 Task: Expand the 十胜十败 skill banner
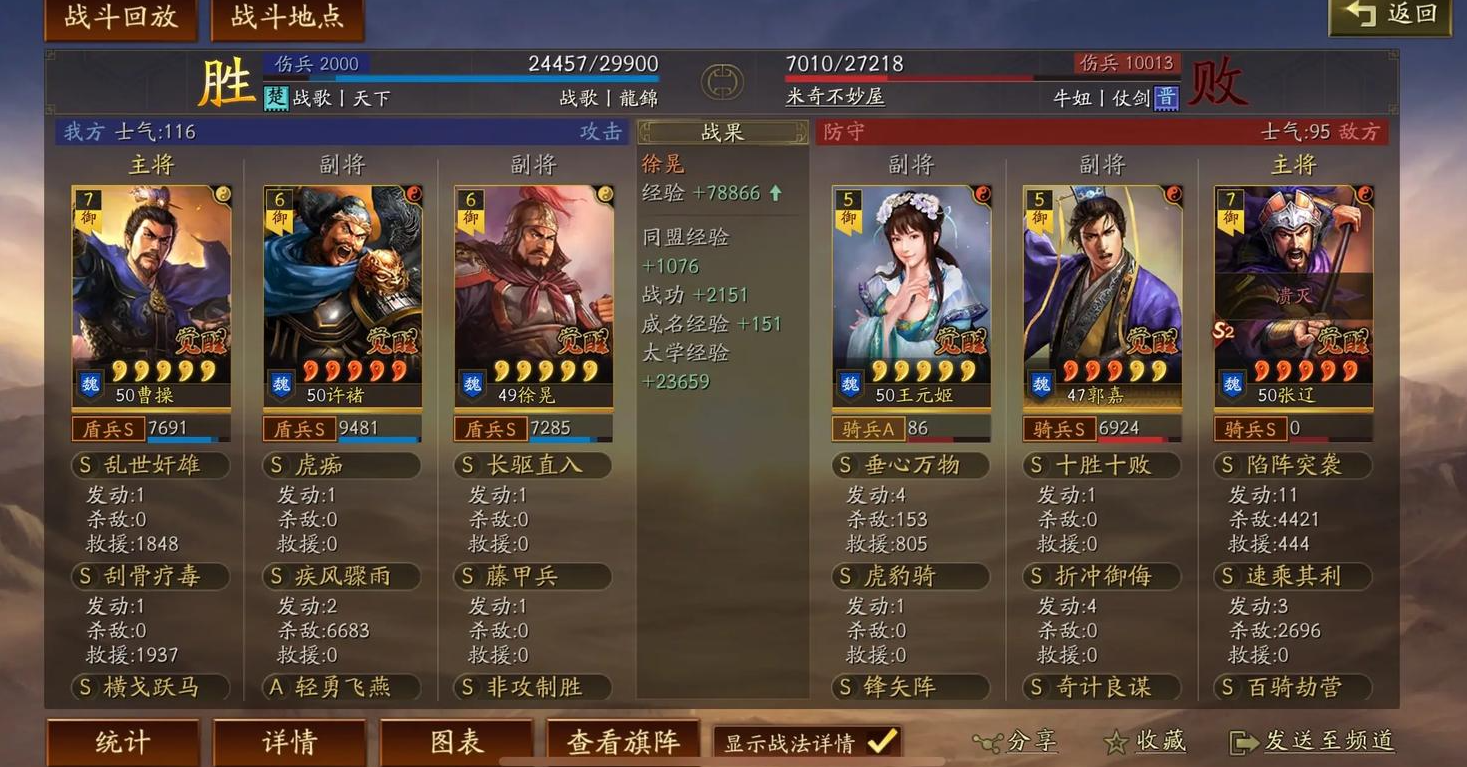[1100, 465]
